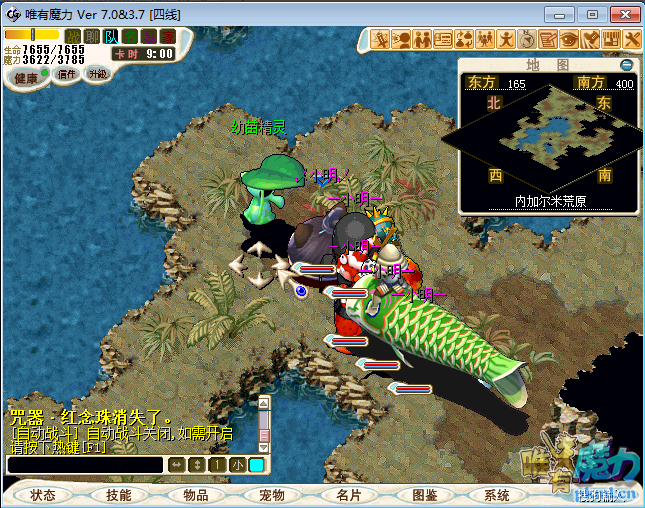
Task: Open the 图鉴 encyclopedia menu
Action: coord(423,495)
